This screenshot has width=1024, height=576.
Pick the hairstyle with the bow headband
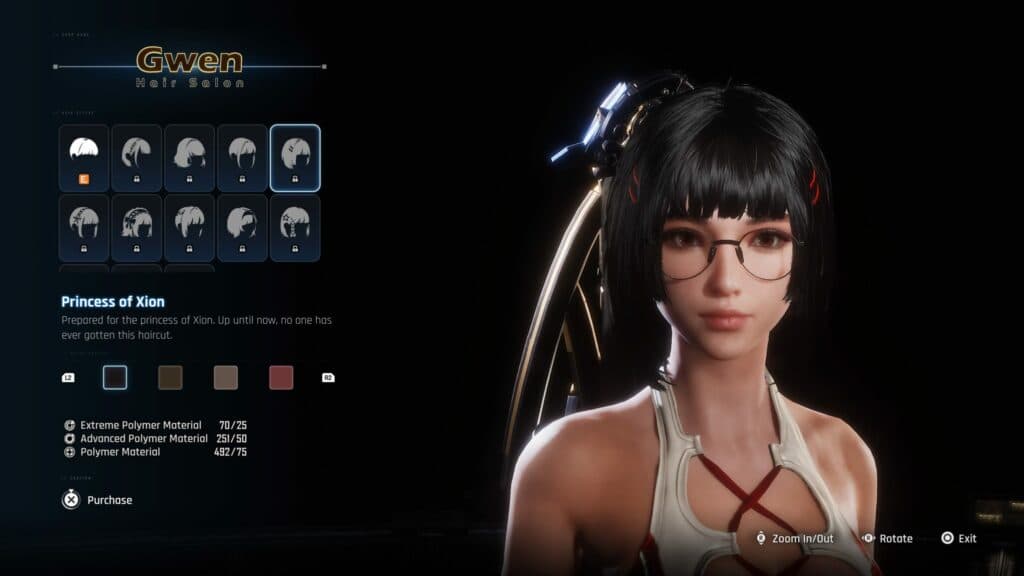(x=136, y=227)
